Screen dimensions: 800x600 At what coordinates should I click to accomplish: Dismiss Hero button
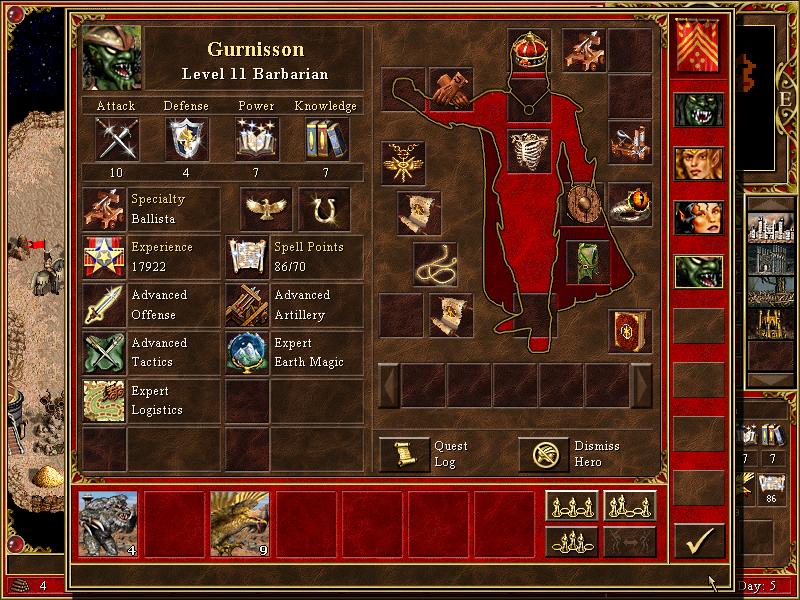point(543,454)
